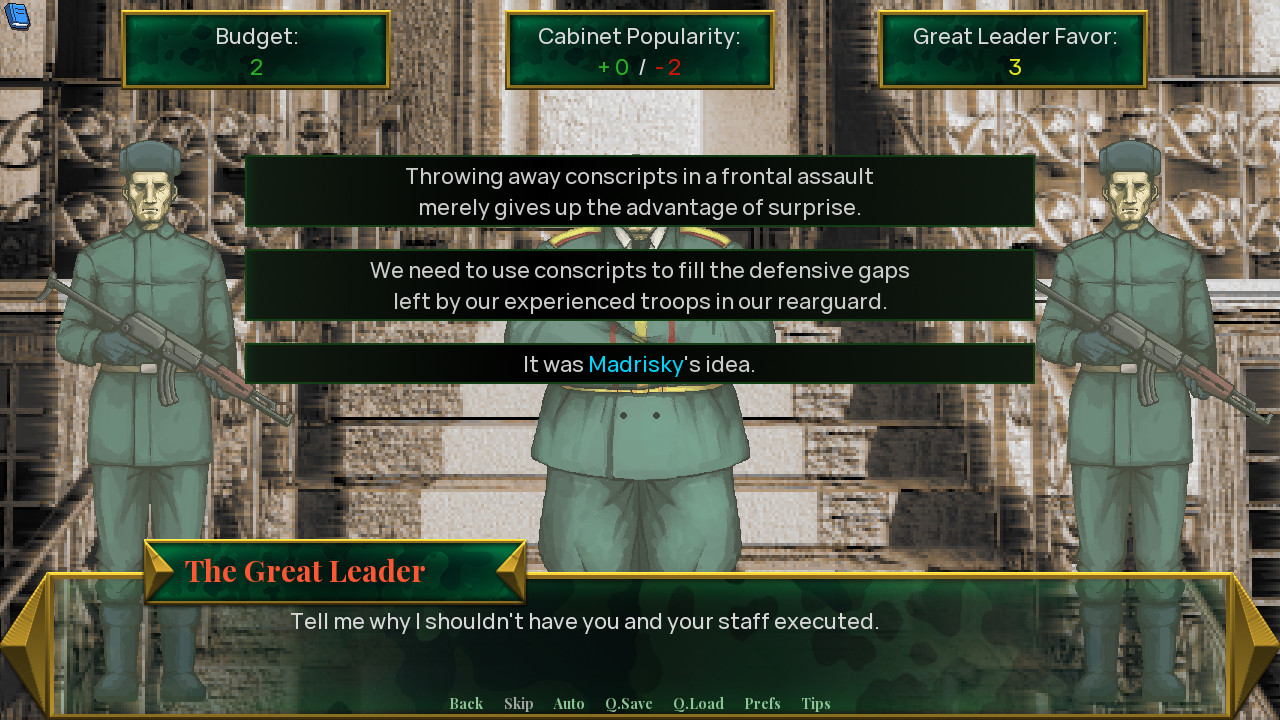
Task: Click Back to rewind dialogue
Action: click(465, 703)
